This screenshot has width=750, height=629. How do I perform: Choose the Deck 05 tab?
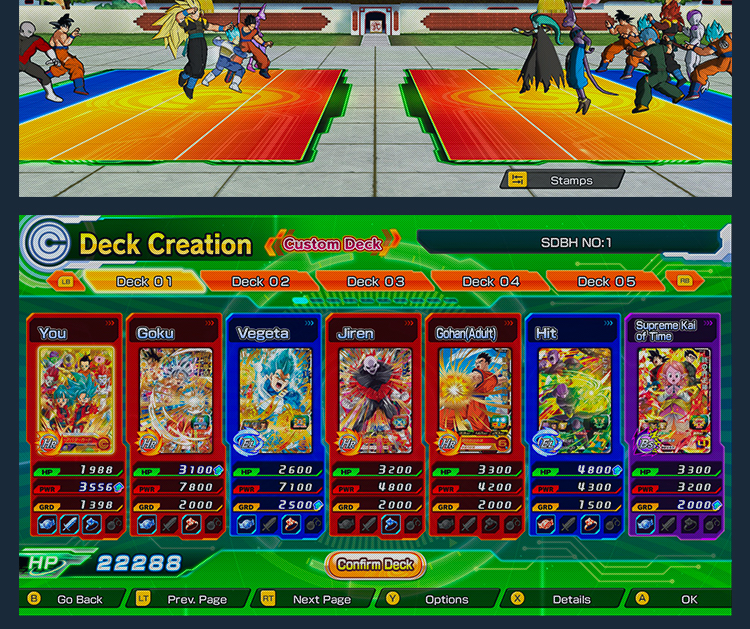[x=606, y=282]
